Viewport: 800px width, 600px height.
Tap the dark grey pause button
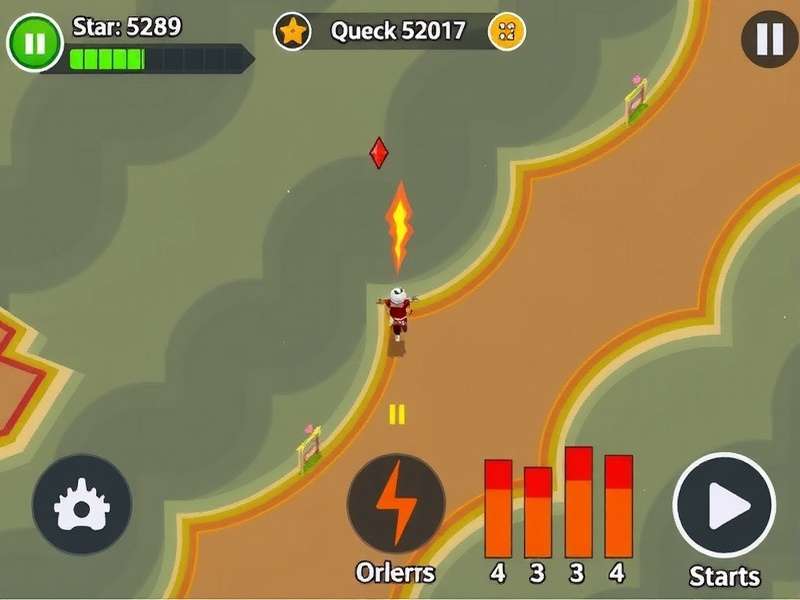pyautogui.click(x=769, y=39)
